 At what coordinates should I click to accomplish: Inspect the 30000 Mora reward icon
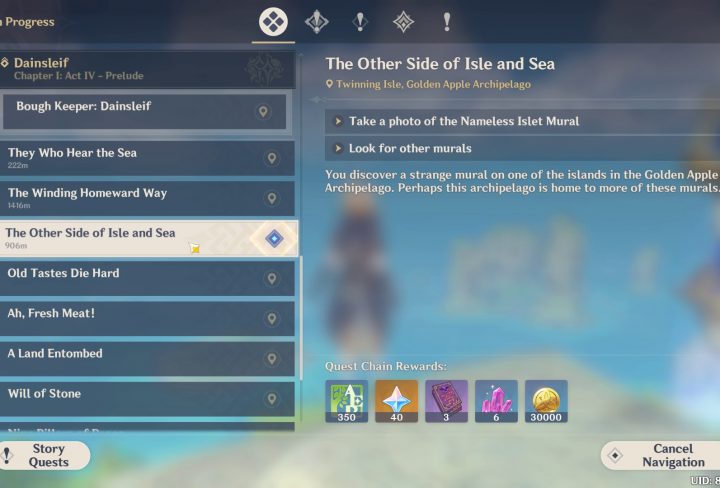546,401
